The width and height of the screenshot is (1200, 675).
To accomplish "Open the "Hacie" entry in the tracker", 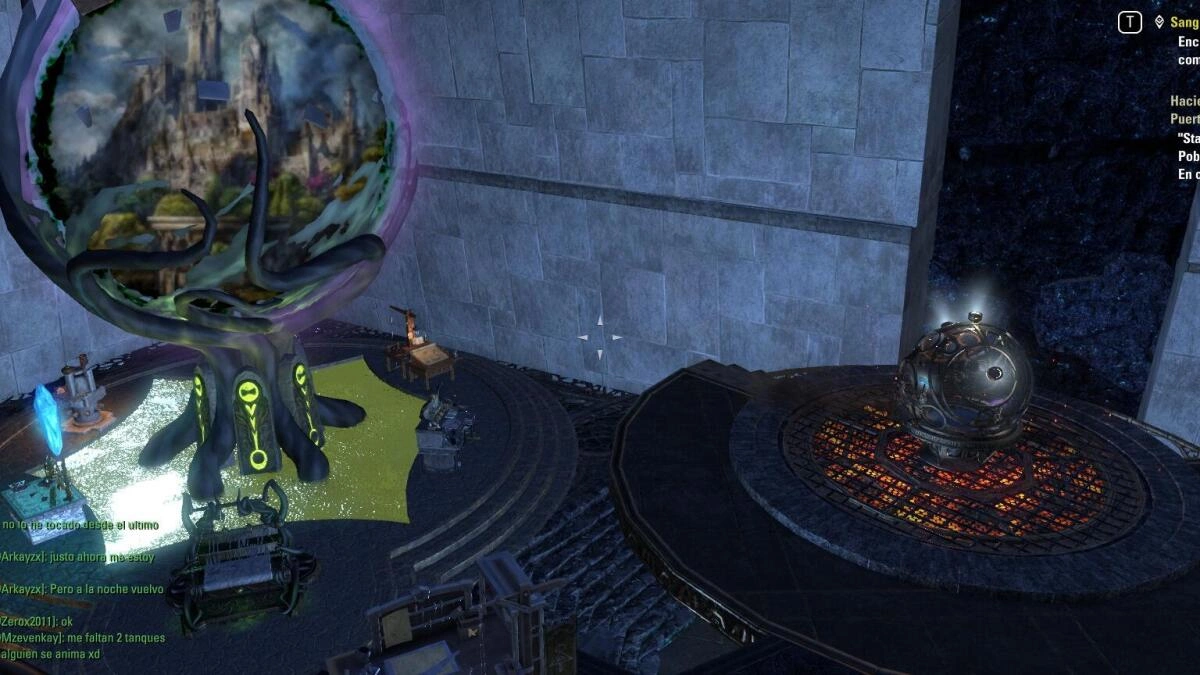I will point(1185,101).
